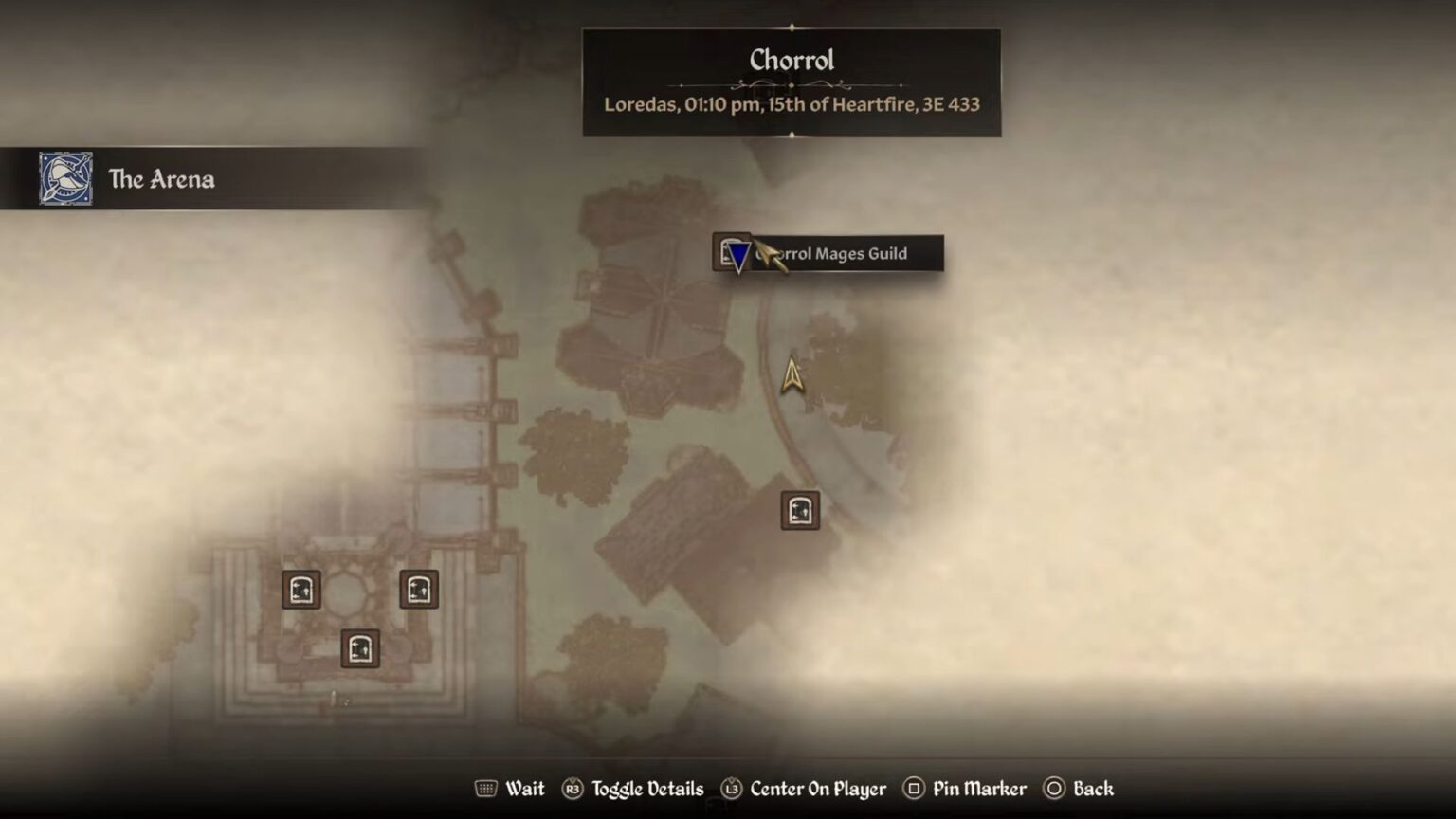This screenshot has width=1456, height=819.
Task: Select the Chorrol title tab
Action: (x=792, y=60)
